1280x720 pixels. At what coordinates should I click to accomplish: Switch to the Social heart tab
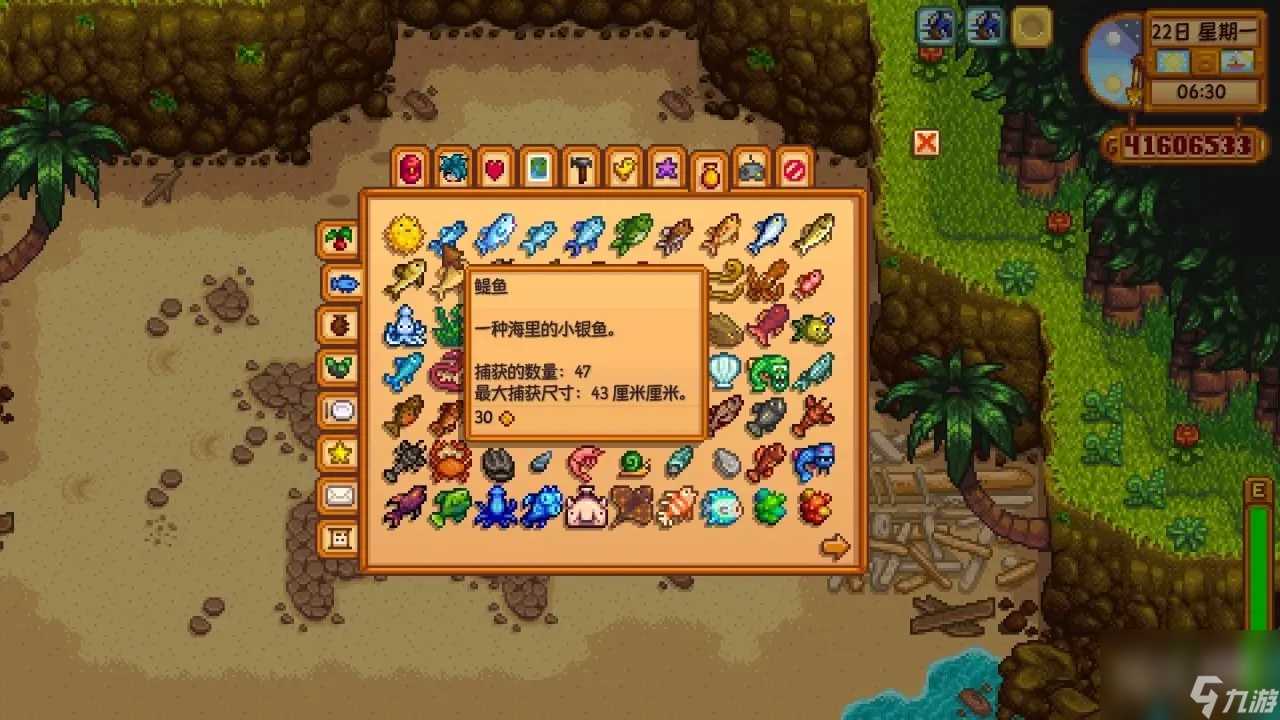tap(494, 170)
